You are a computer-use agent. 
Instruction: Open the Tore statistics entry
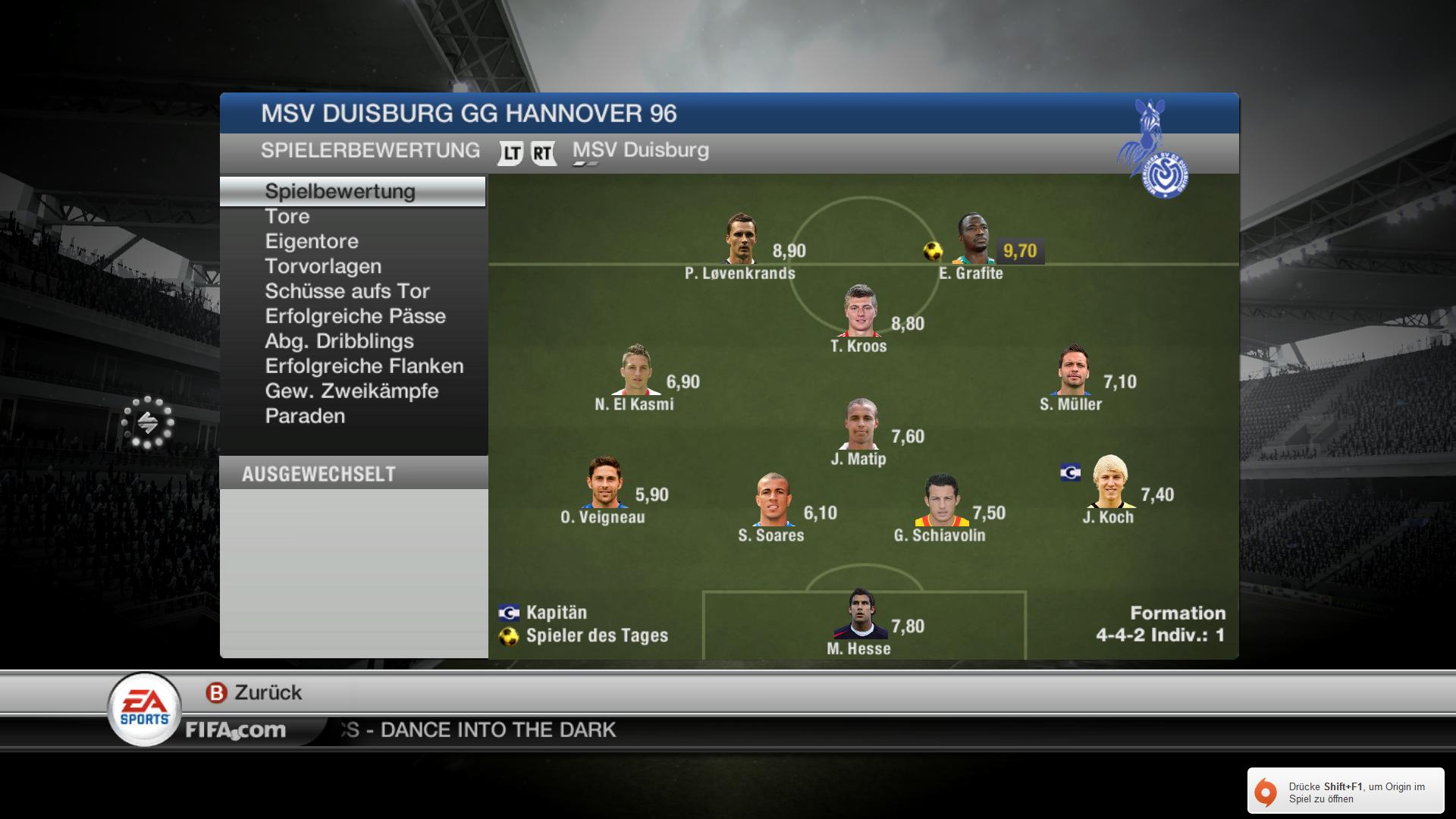pyautogui.click(x=287, y=217)
